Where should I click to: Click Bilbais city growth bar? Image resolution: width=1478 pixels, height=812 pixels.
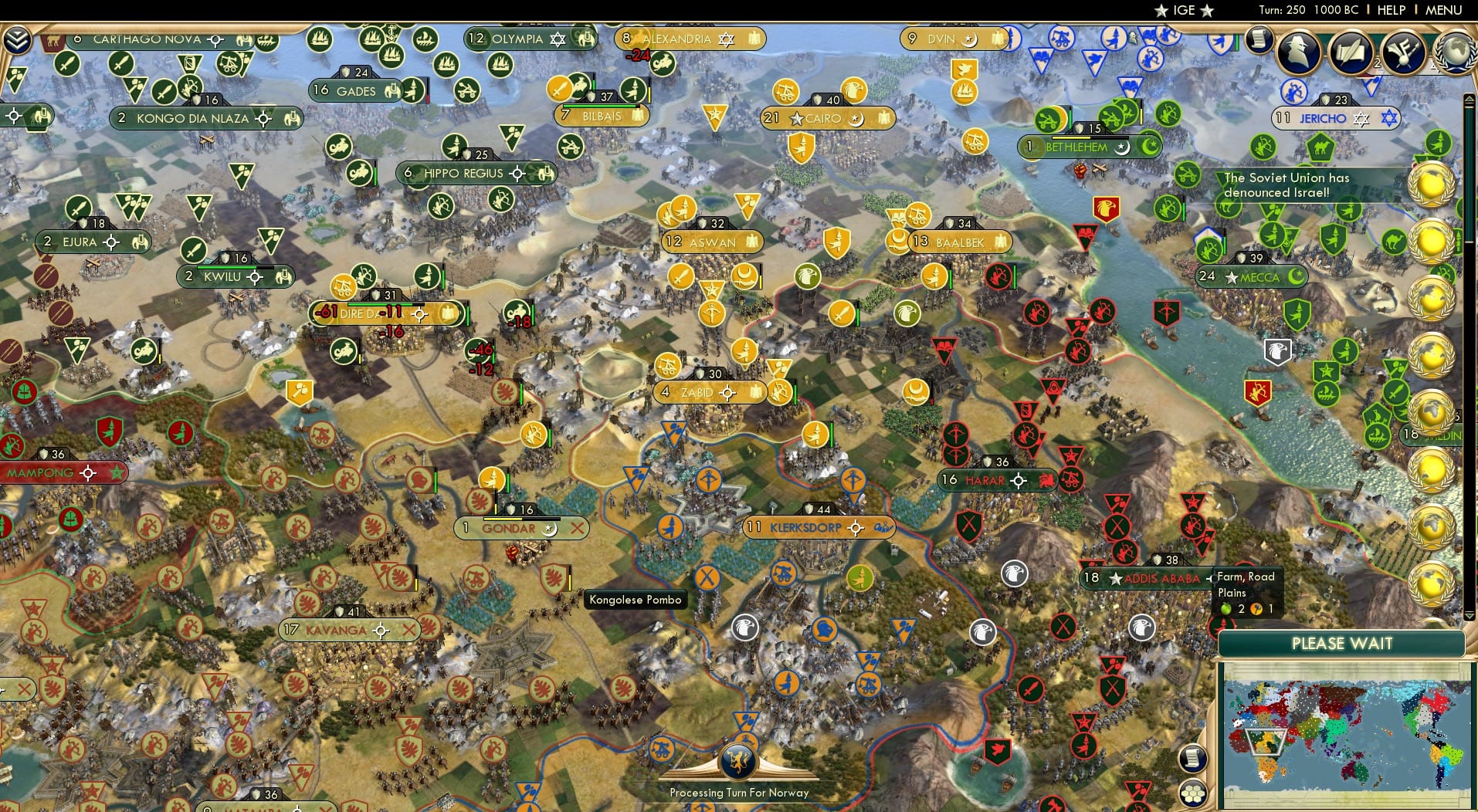[x=600, y=107]
